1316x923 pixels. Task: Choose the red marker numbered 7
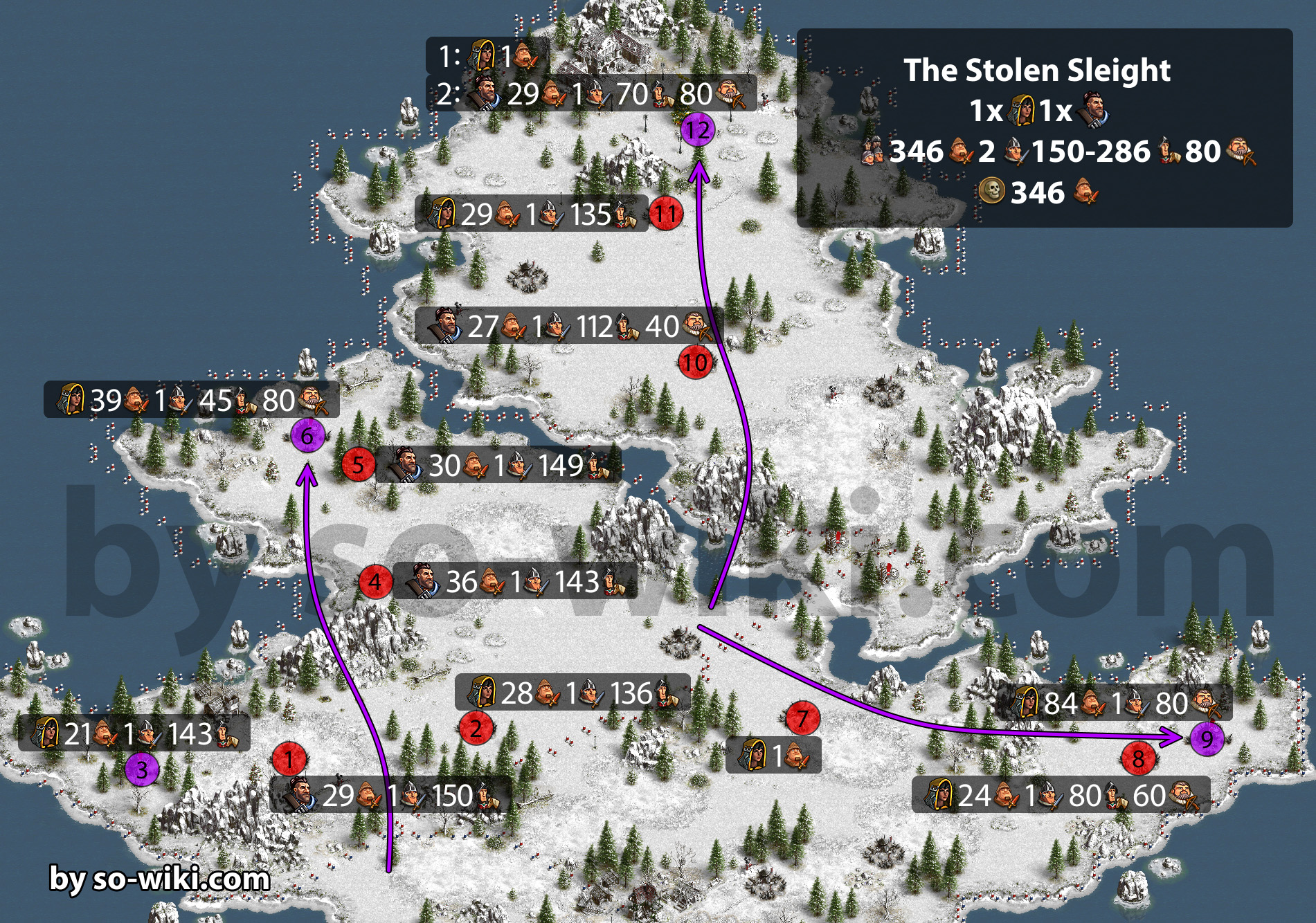[x=802, y=718]
